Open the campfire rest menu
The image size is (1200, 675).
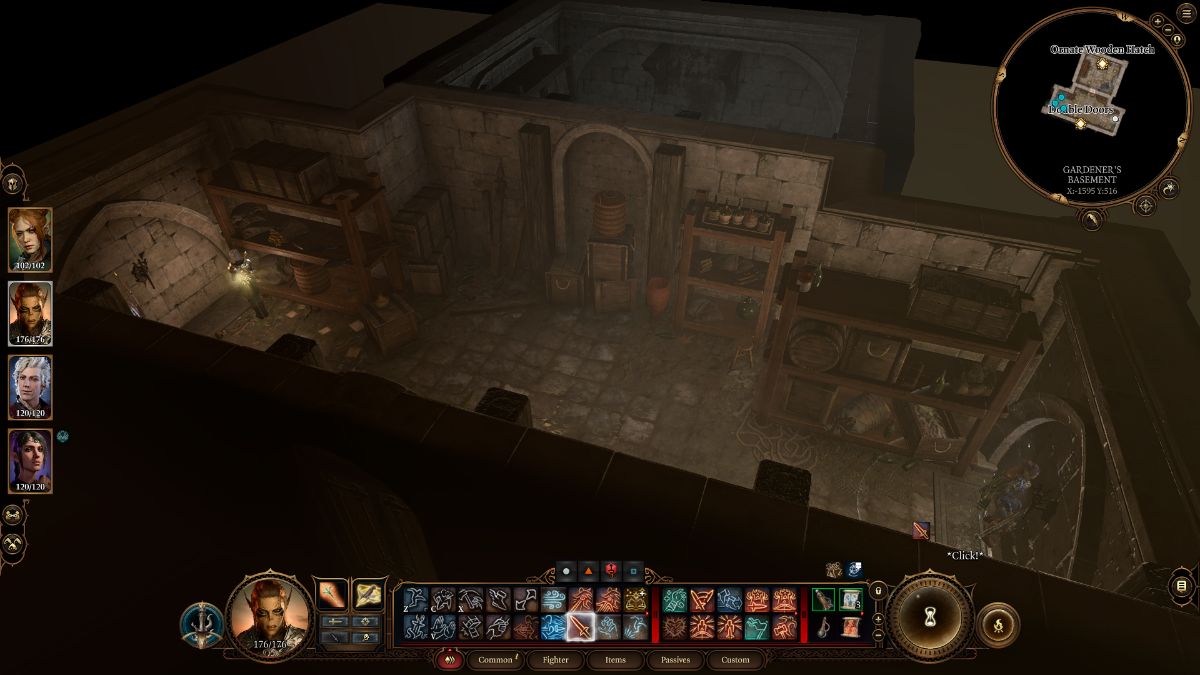[x=997, y=624]
